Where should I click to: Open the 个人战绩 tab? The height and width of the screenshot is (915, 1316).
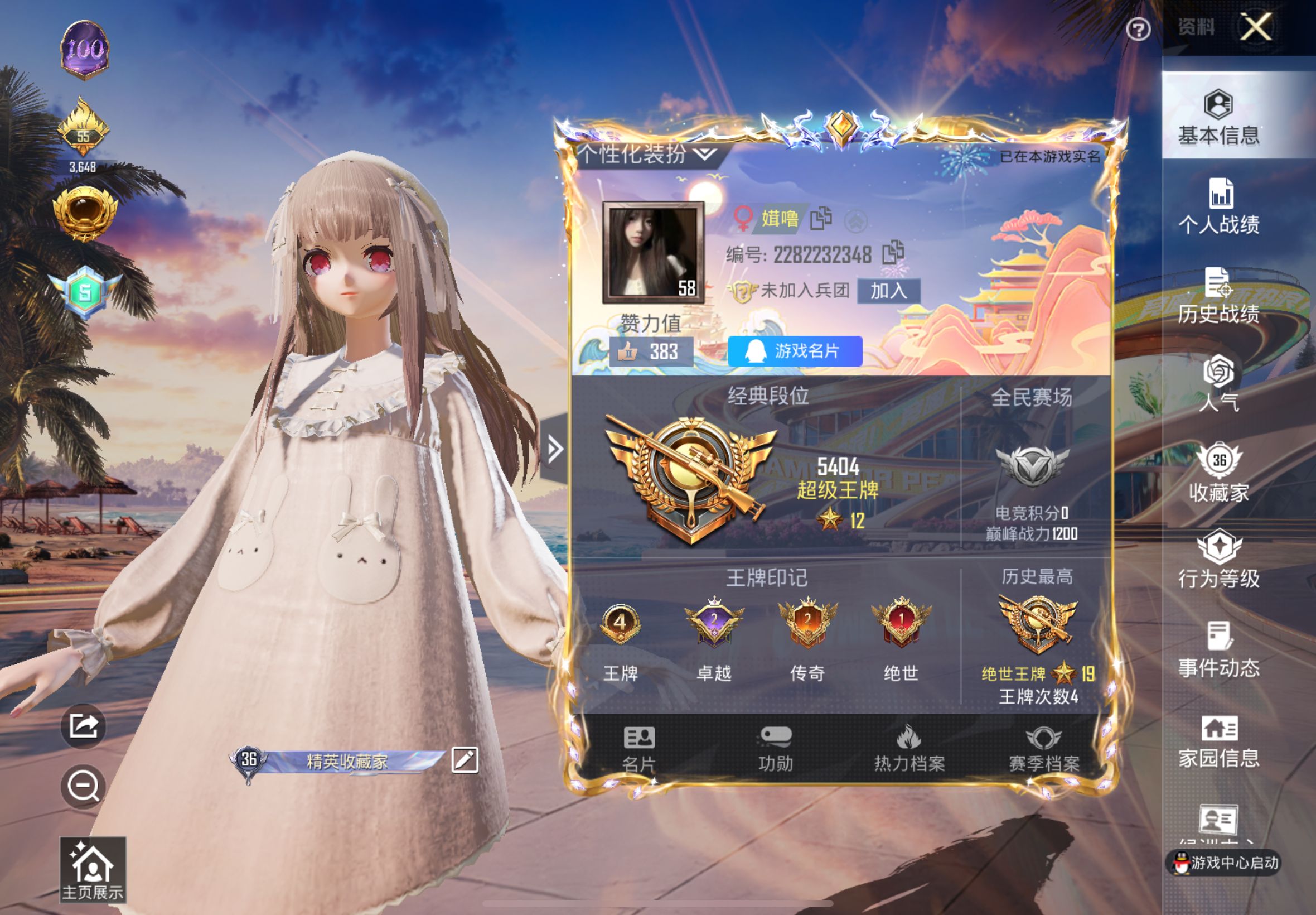click(1218, 206)
